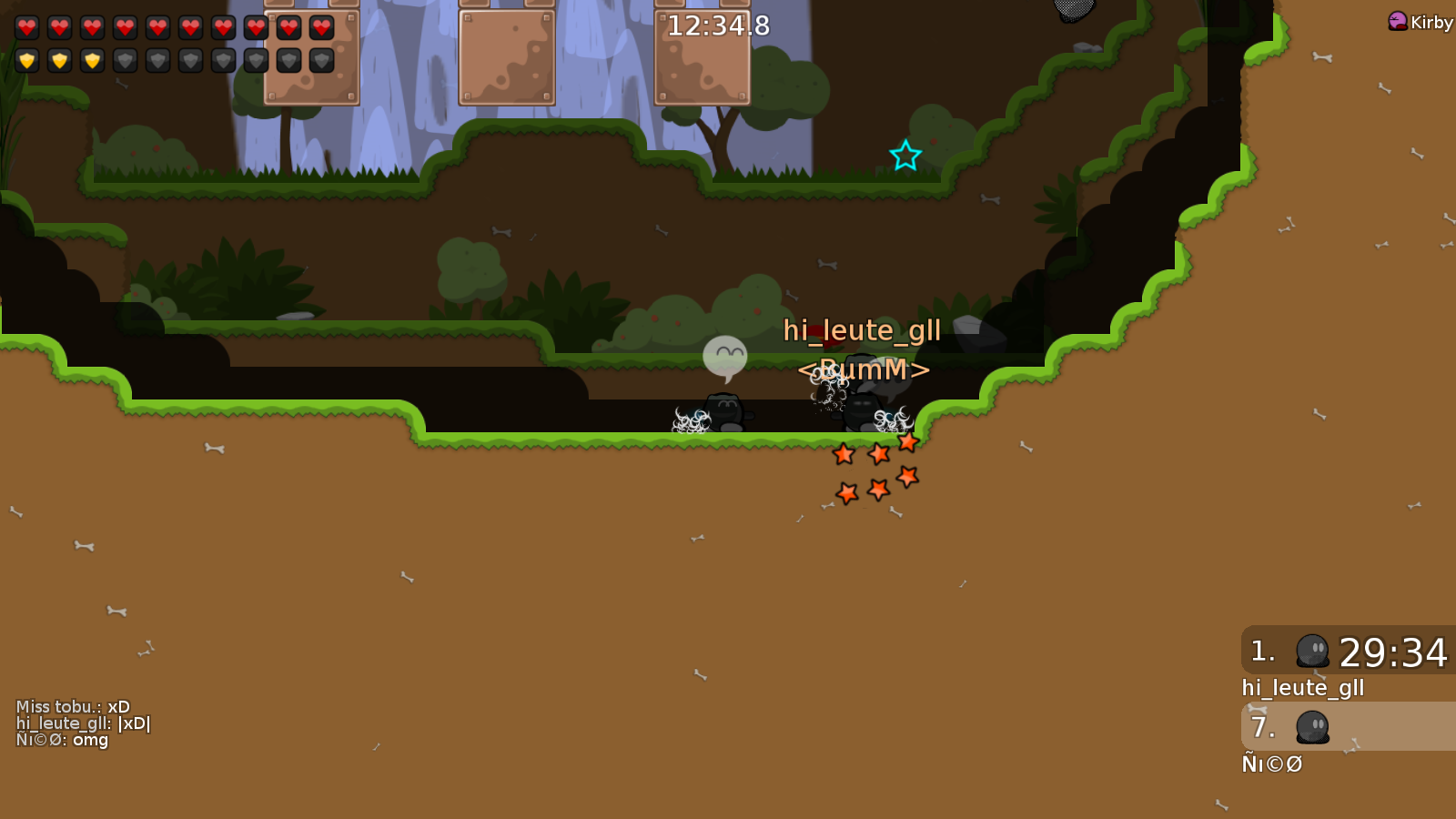Click the first red heart in the health bar
The height and width of the screenshot is (819, 1456).
point(26,28)
